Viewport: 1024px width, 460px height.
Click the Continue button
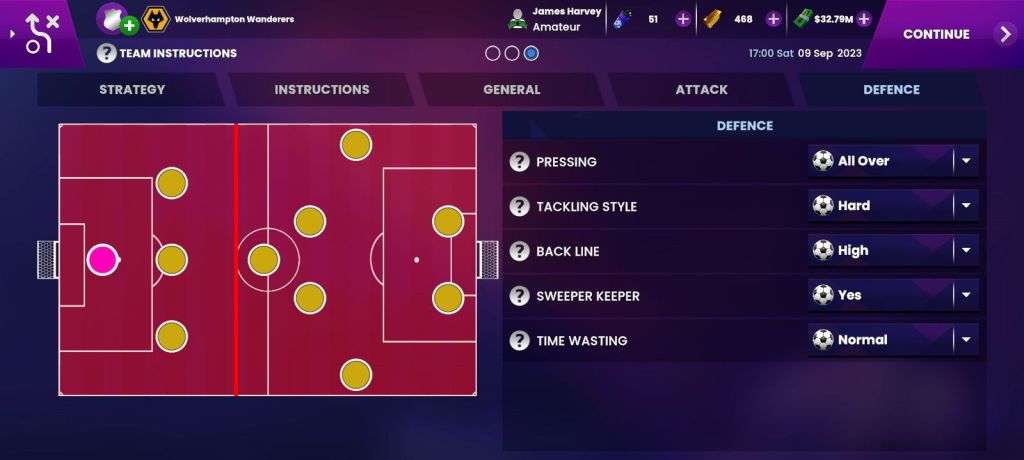945,34
